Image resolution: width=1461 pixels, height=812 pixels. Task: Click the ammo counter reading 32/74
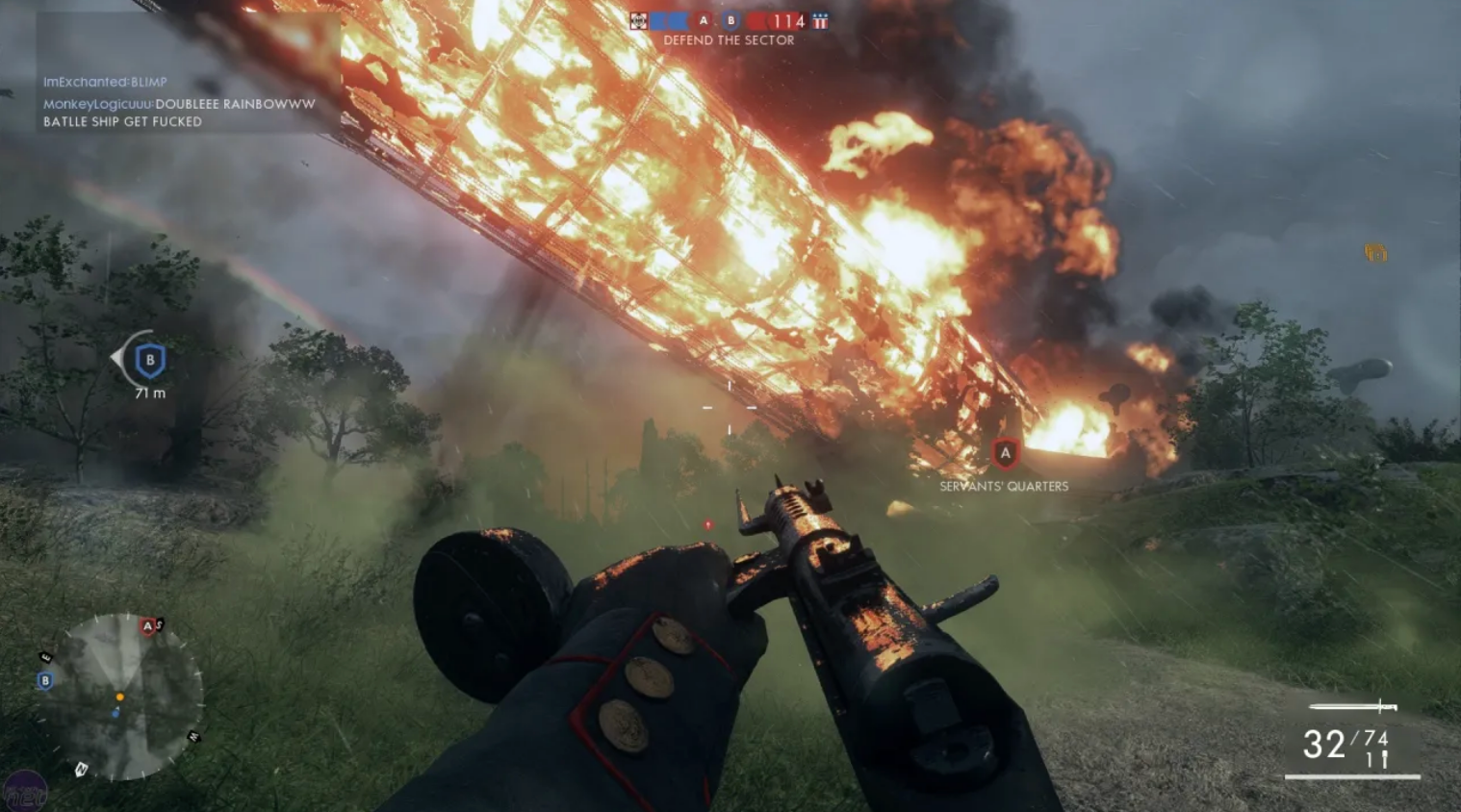coord(1344,741)
